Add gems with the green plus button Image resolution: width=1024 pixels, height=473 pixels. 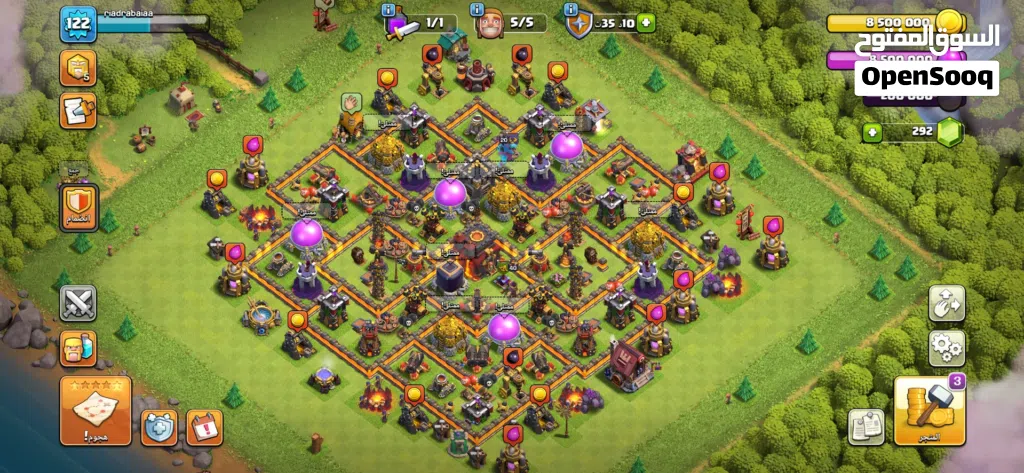pos(872,131)
